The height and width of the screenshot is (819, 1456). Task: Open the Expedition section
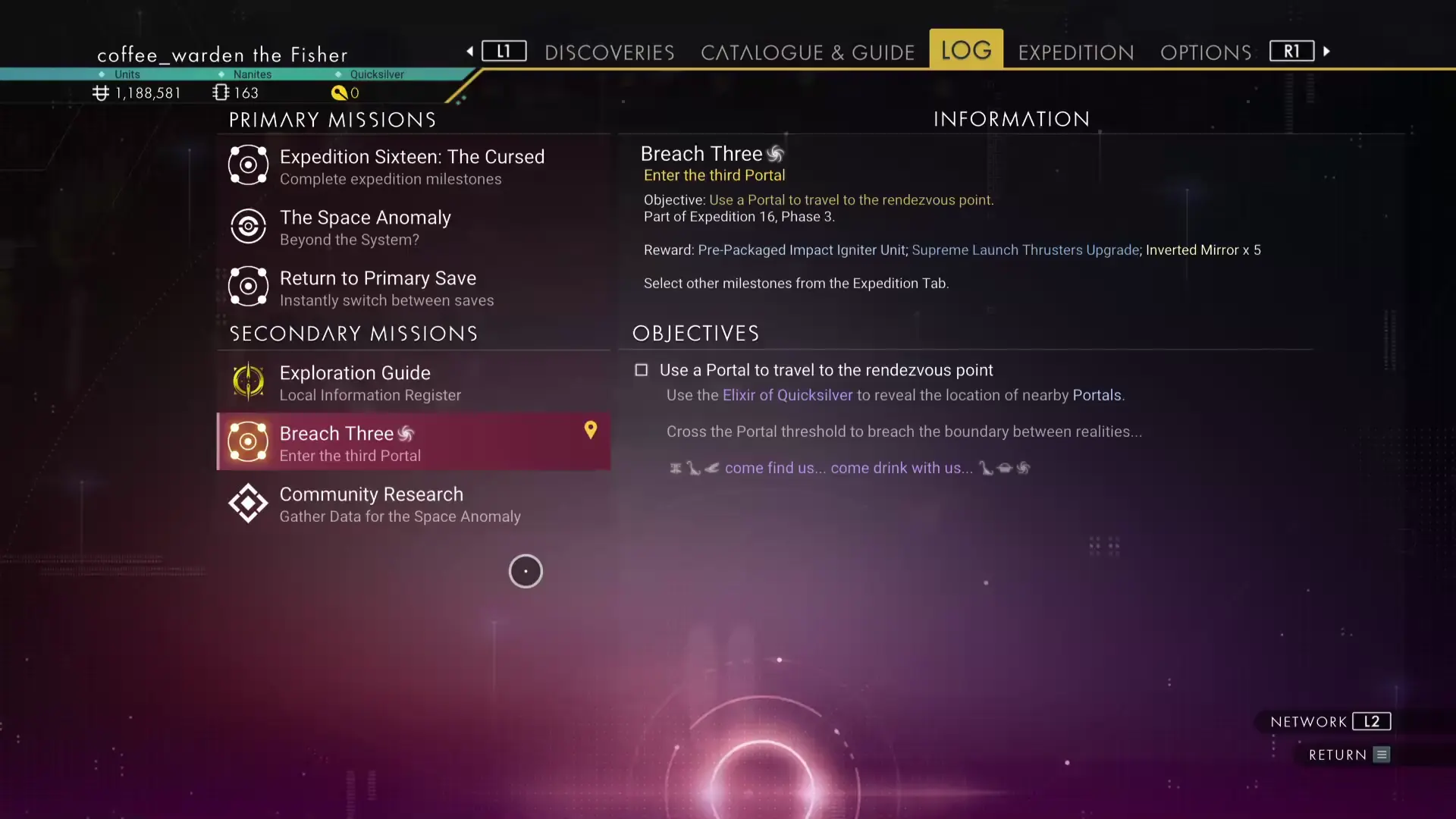pyautogui.click(x=1075, y=52)
